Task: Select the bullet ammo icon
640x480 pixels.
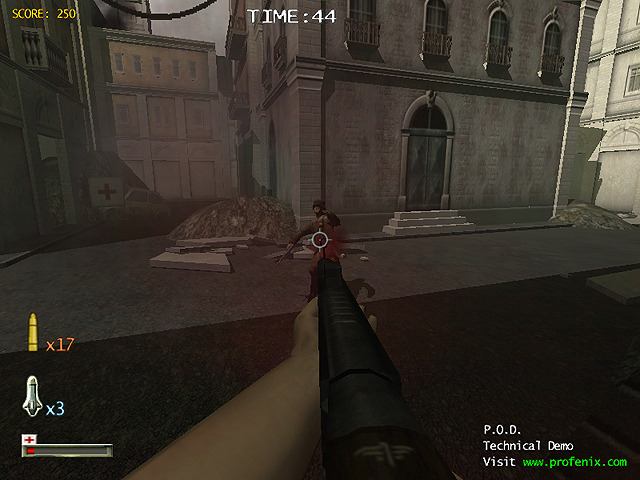Action: click(x=33, y=333)
